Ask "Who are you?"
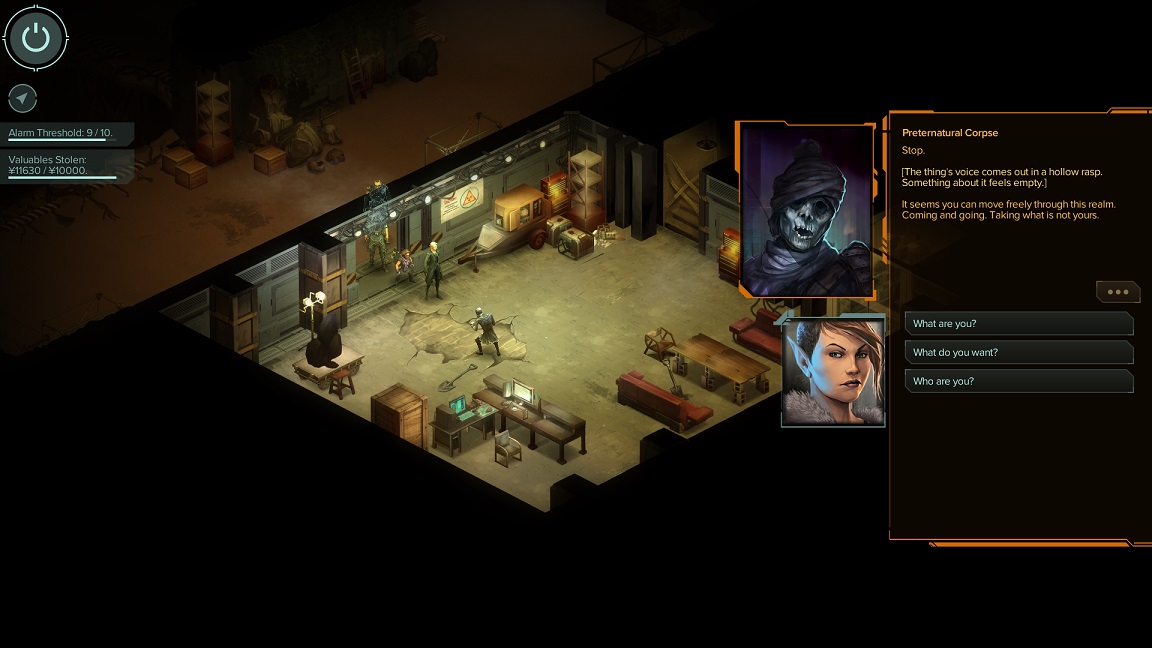 (x=1018, y=382)
